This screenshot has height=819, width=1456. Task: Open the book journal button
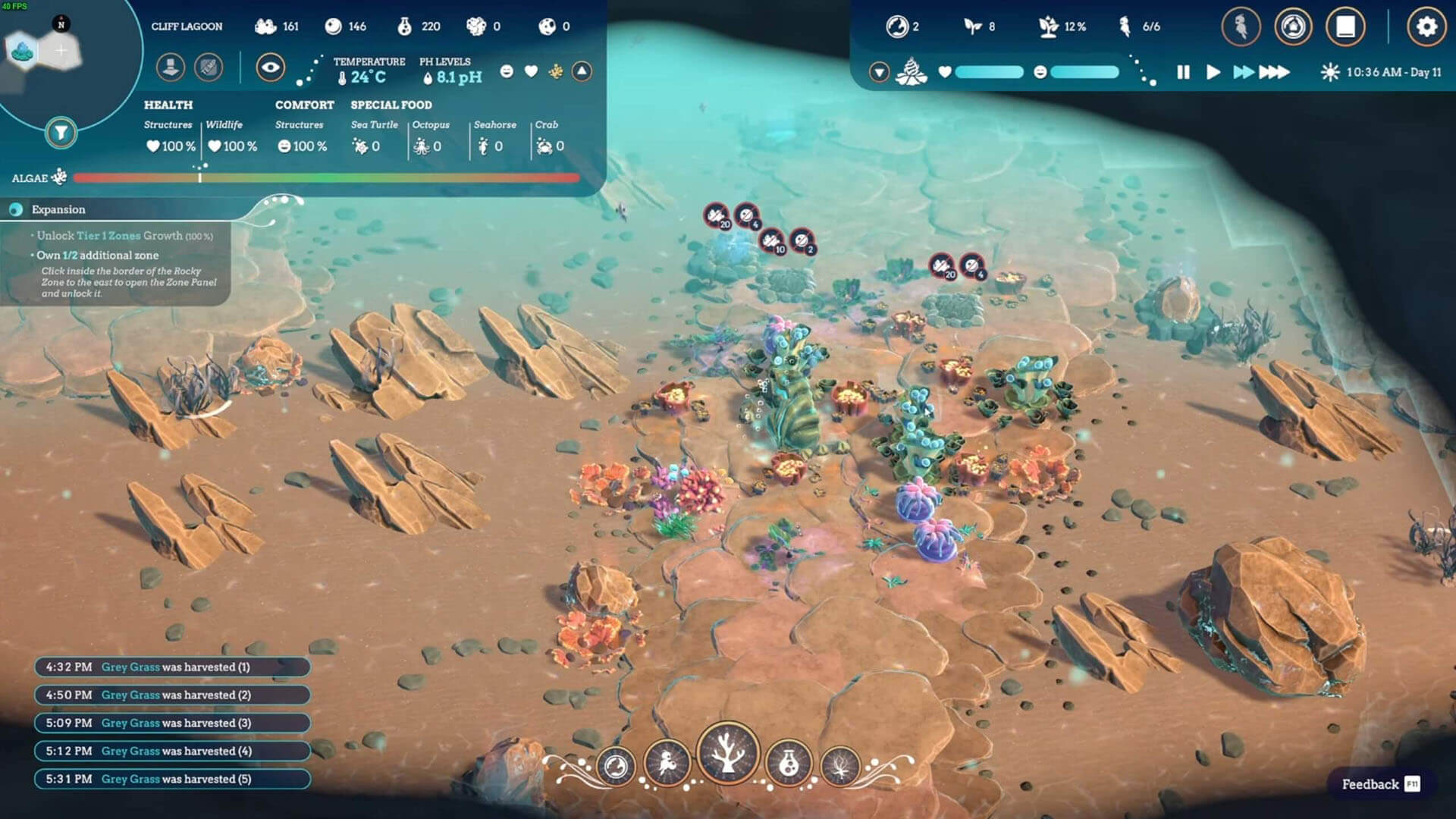(1345, 27)
